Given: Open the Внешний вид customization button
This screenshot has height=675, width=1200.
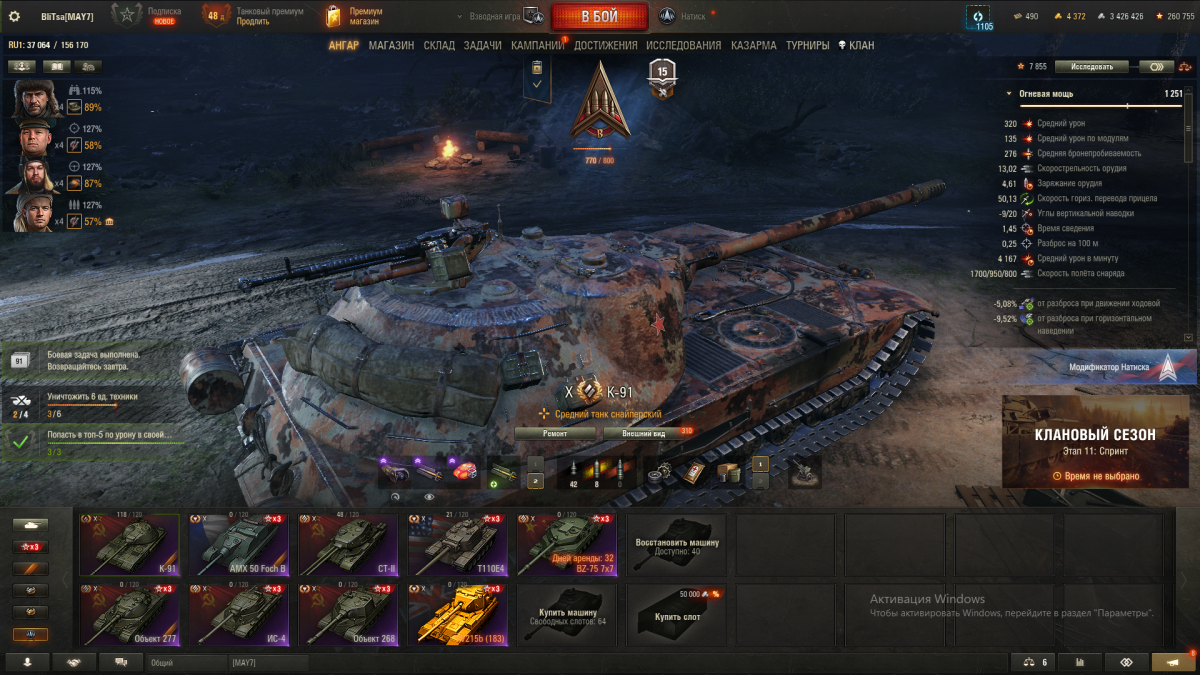Looking at the screenshot, I should point(645,433).
